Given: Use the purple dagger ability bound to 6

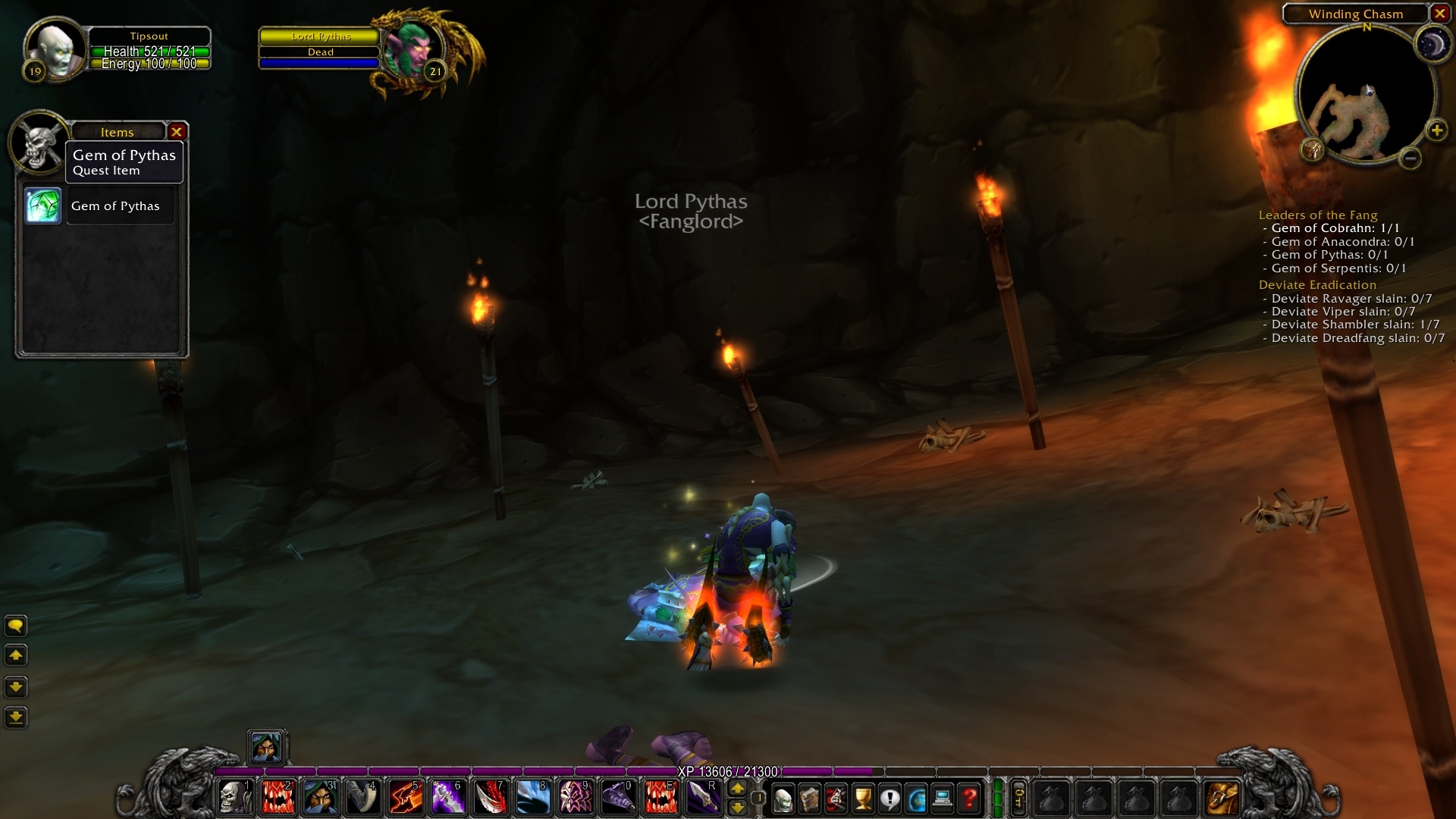Looking at the screenshot, I should (x=448, y=799).
